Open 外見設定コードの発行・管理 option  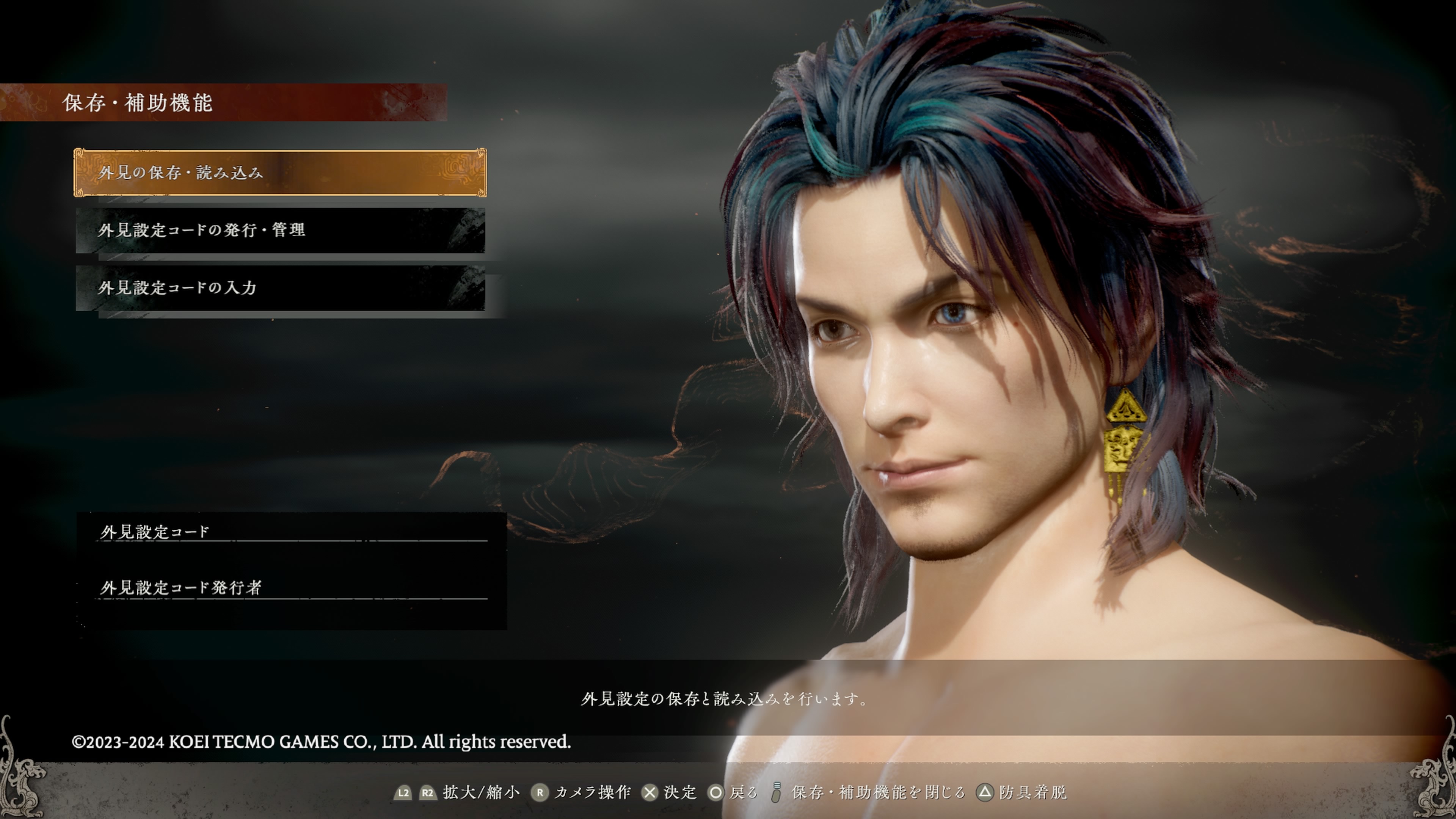click(x=280, y=230)
